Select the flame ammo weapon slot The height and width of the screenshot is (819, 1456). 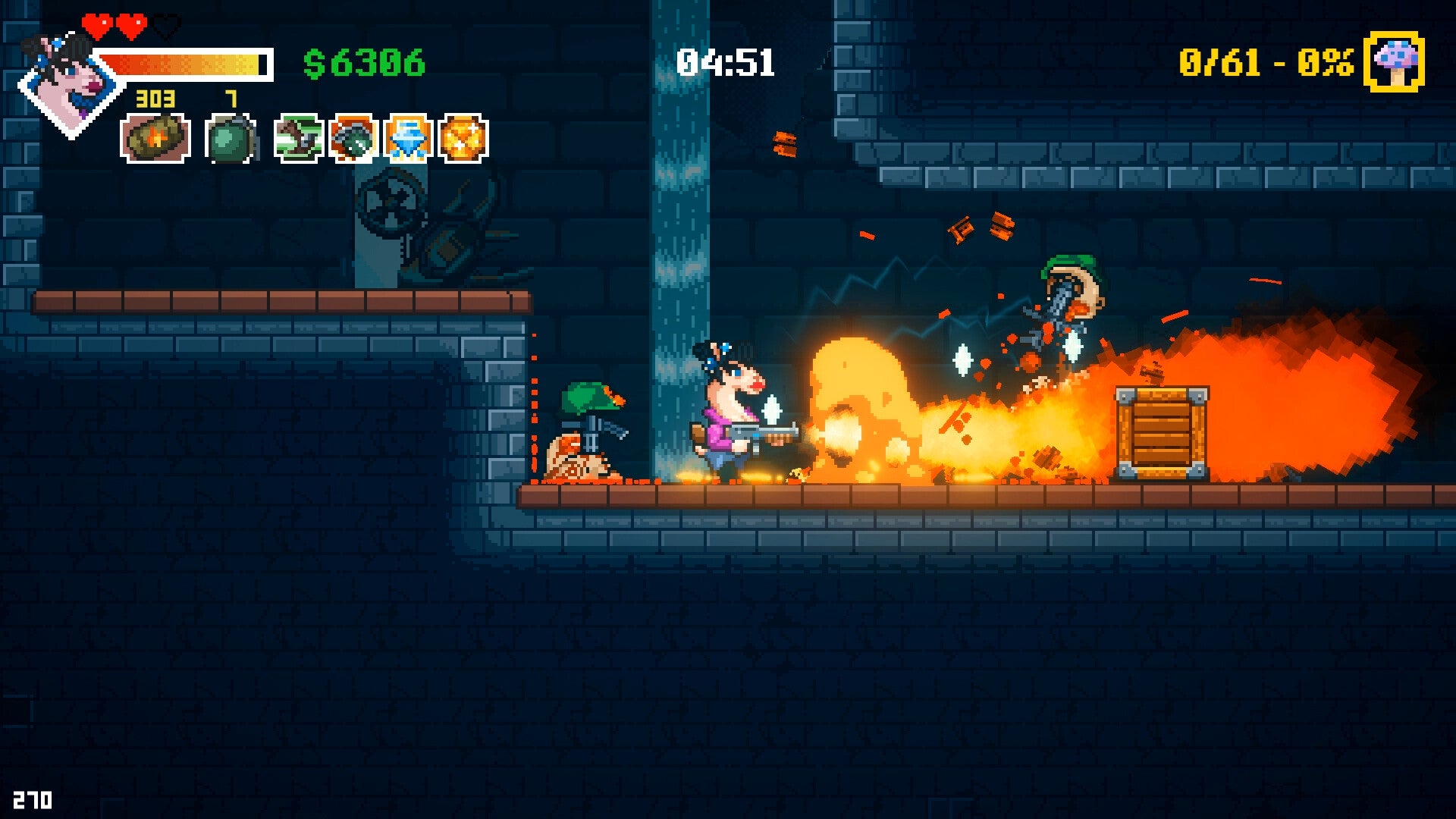coord(155,138)
